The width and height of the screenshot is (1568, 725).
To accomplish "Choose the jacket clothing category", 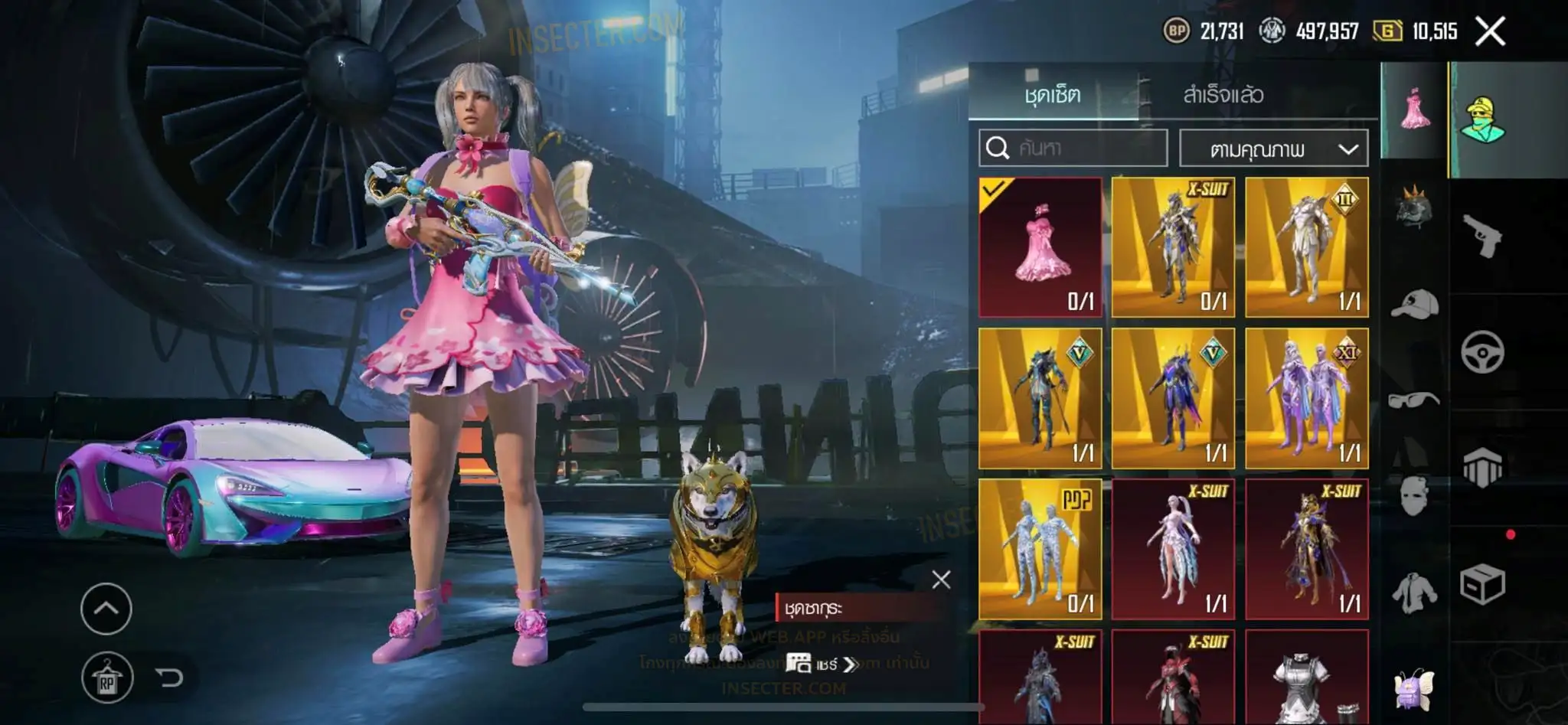I will click(1413, 592).
